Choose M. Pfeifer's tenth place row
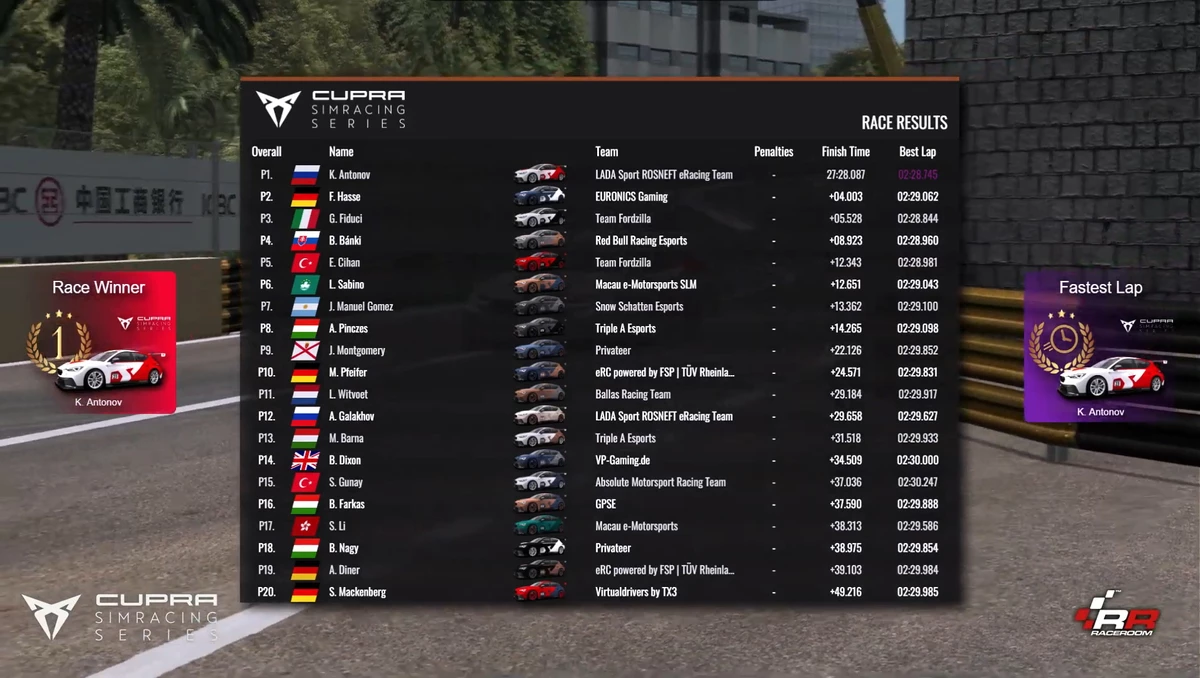Image resolution: width=1200 pixels, height=678 pixels. 600,373
